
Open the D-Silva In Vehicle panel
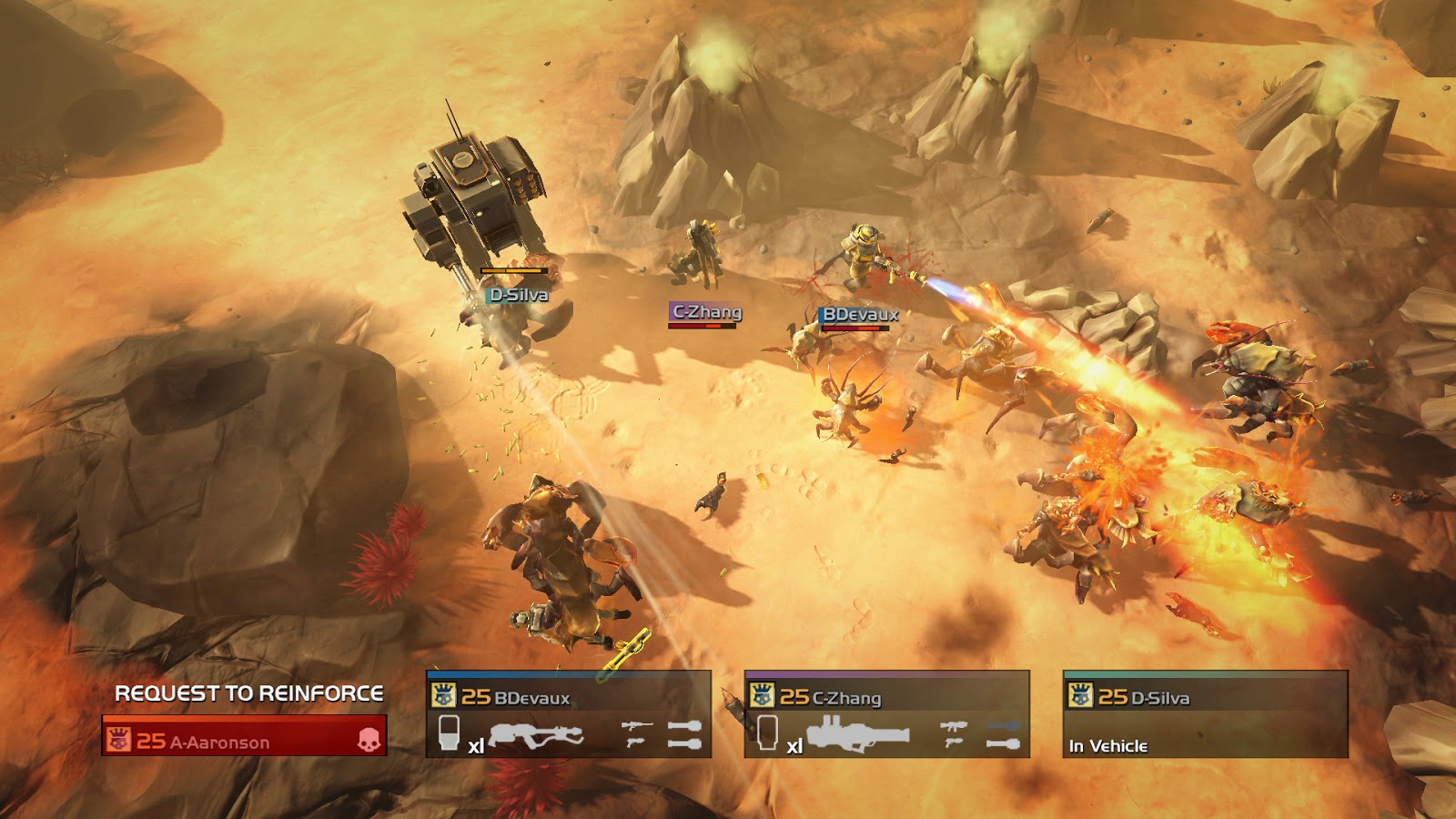pos(1205,715)
